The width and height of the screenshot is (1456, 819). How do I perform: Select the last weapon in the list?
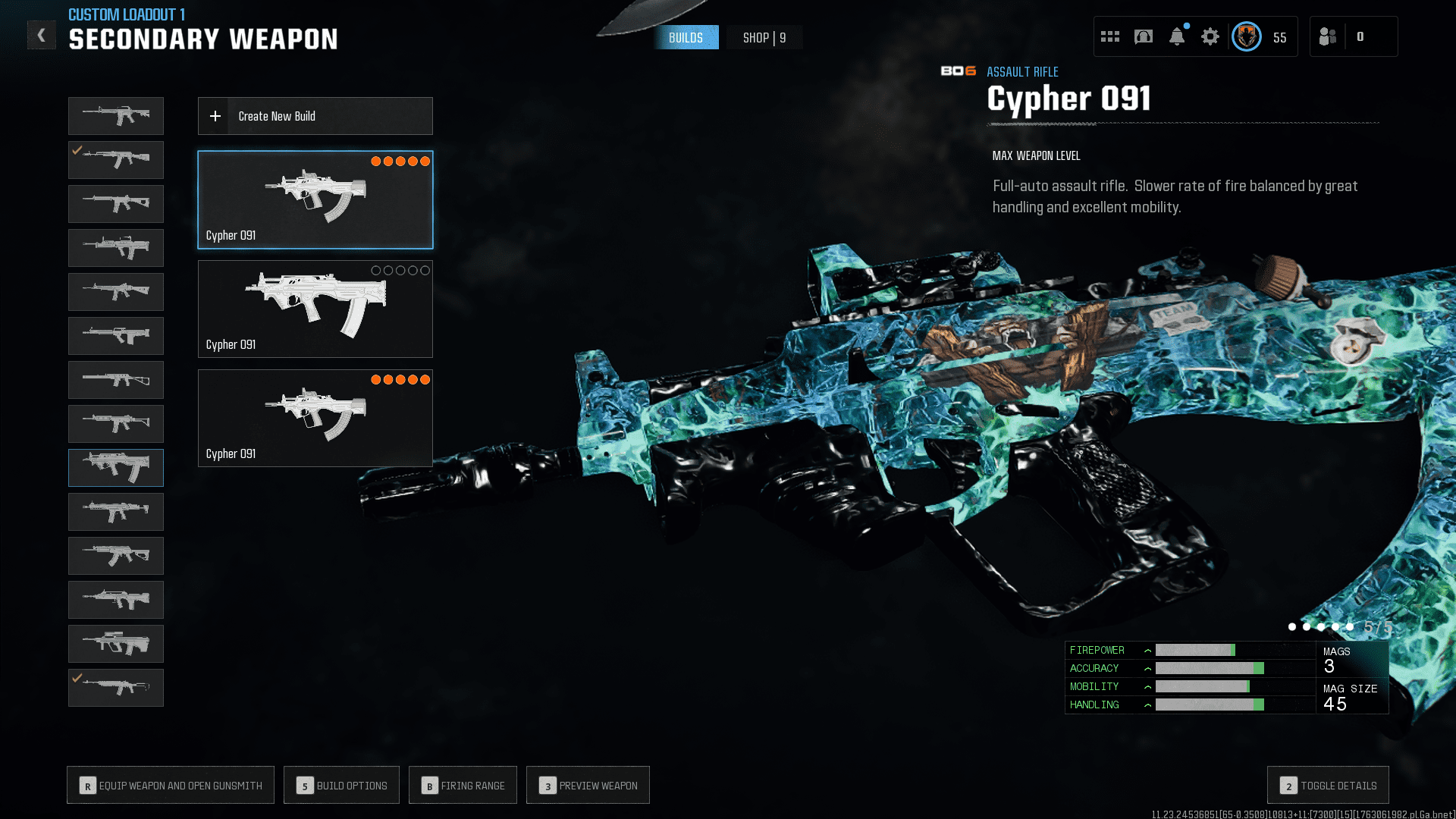coord(116,688)
